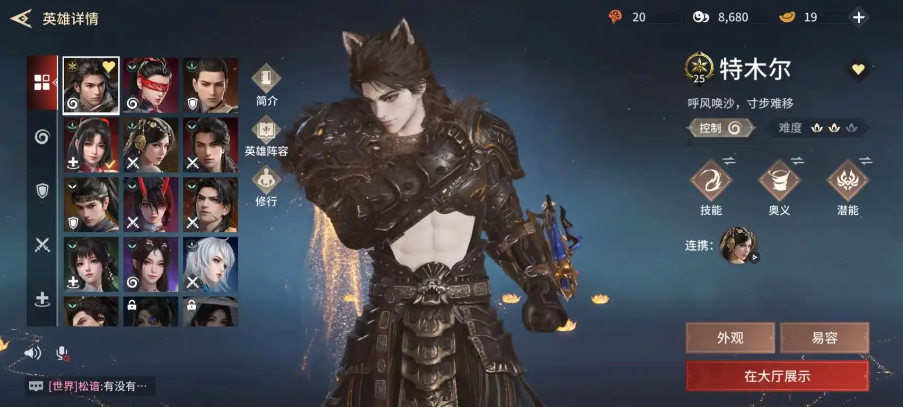
Task: Select the red-blindfolded hero portrait
Action: coord(151,85)
